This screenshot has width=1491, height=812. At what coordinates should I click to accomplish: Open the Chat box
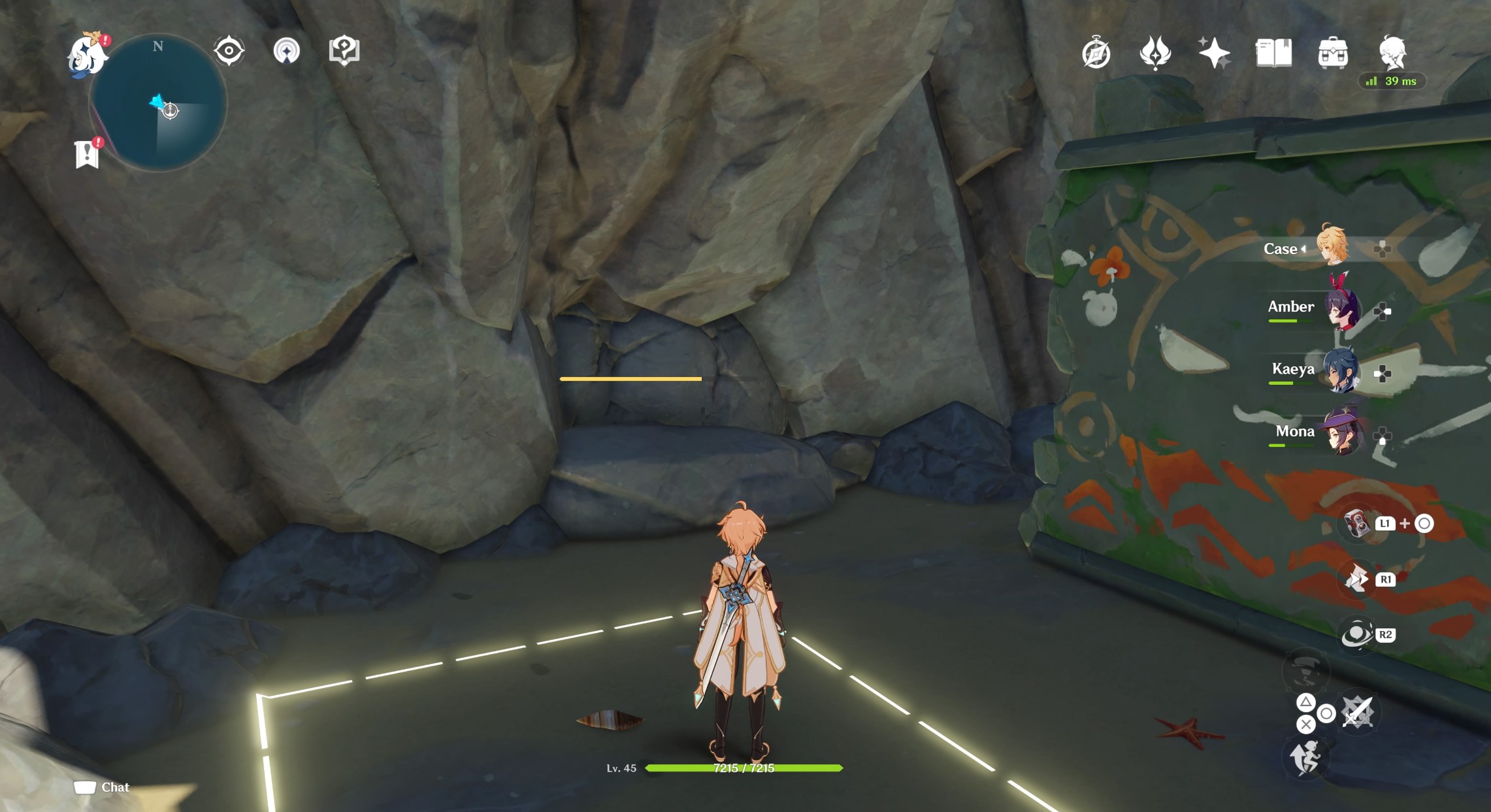click(103, 787)
